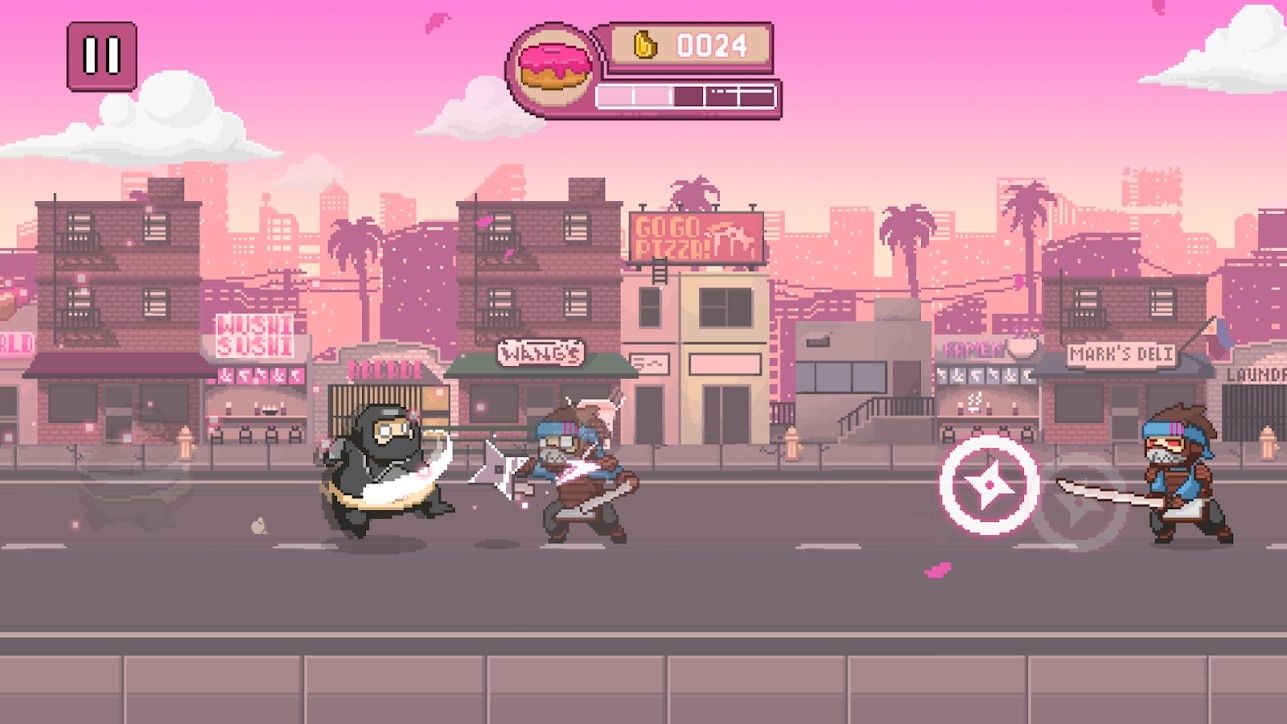Click the gold coin currency icon

pyautogui.click(x=640, y=45)
